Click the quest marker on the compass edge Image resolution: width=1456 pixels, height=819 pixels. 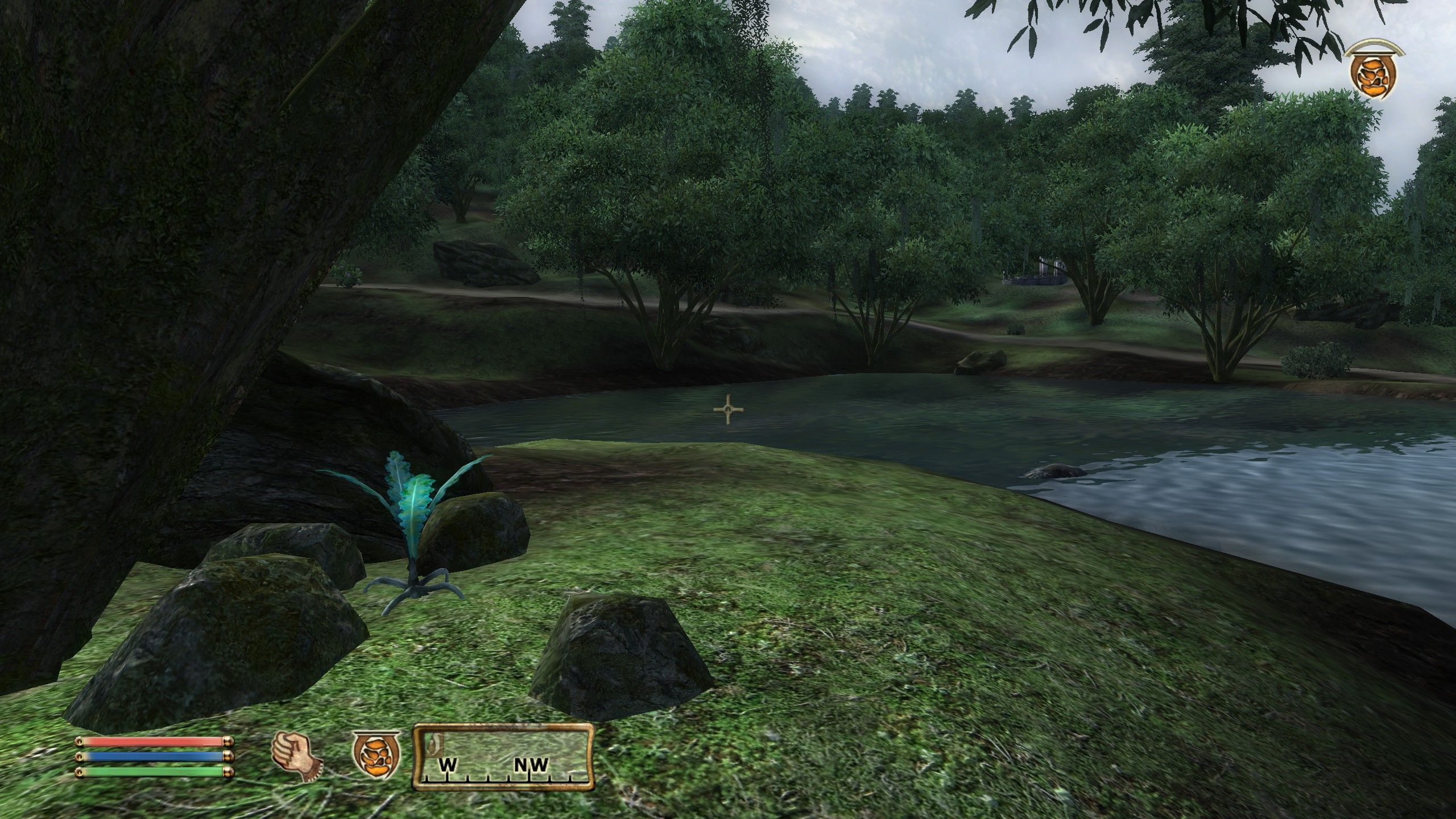tap(435, 742)
